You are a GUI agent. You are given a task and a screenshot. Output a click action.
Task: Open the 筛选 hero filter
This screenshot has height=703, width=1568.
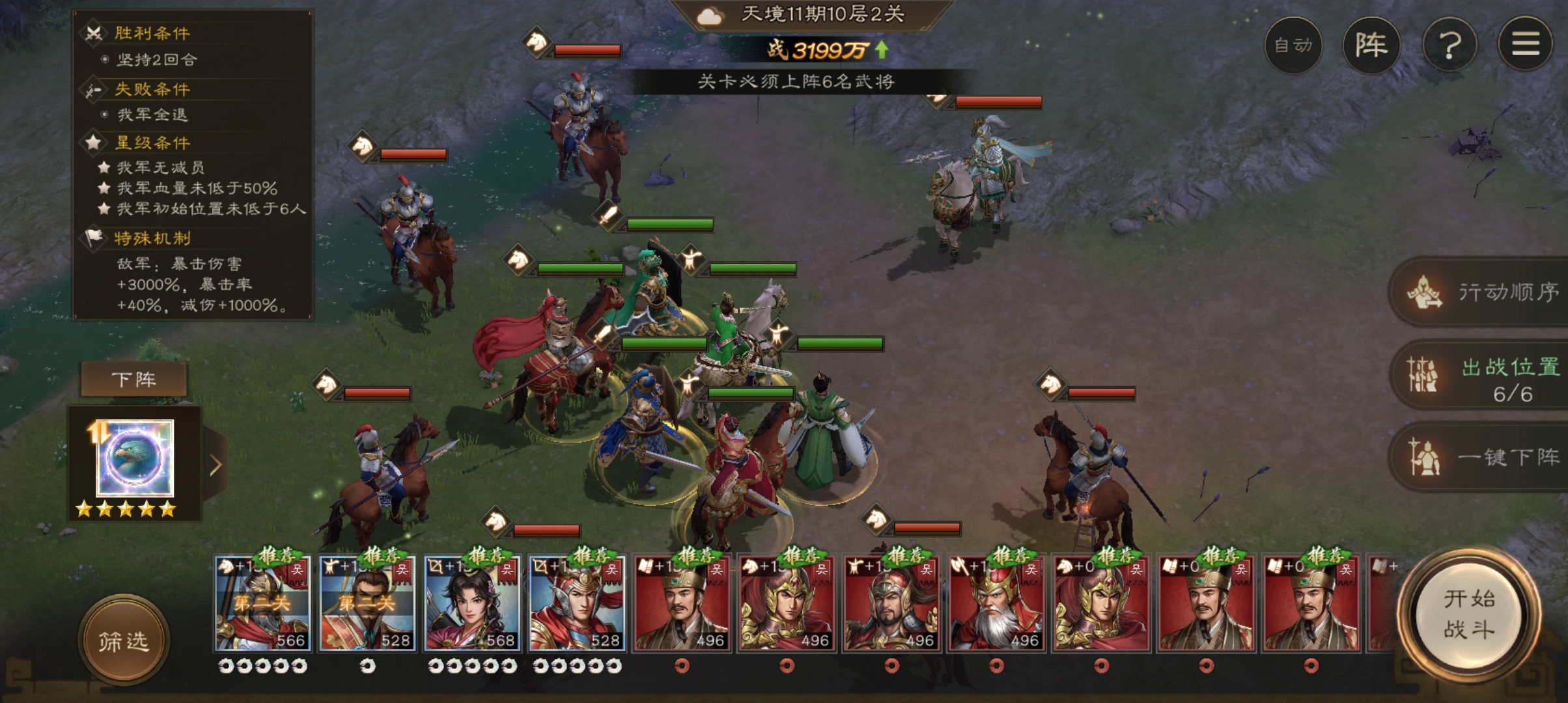pos(124,641)
